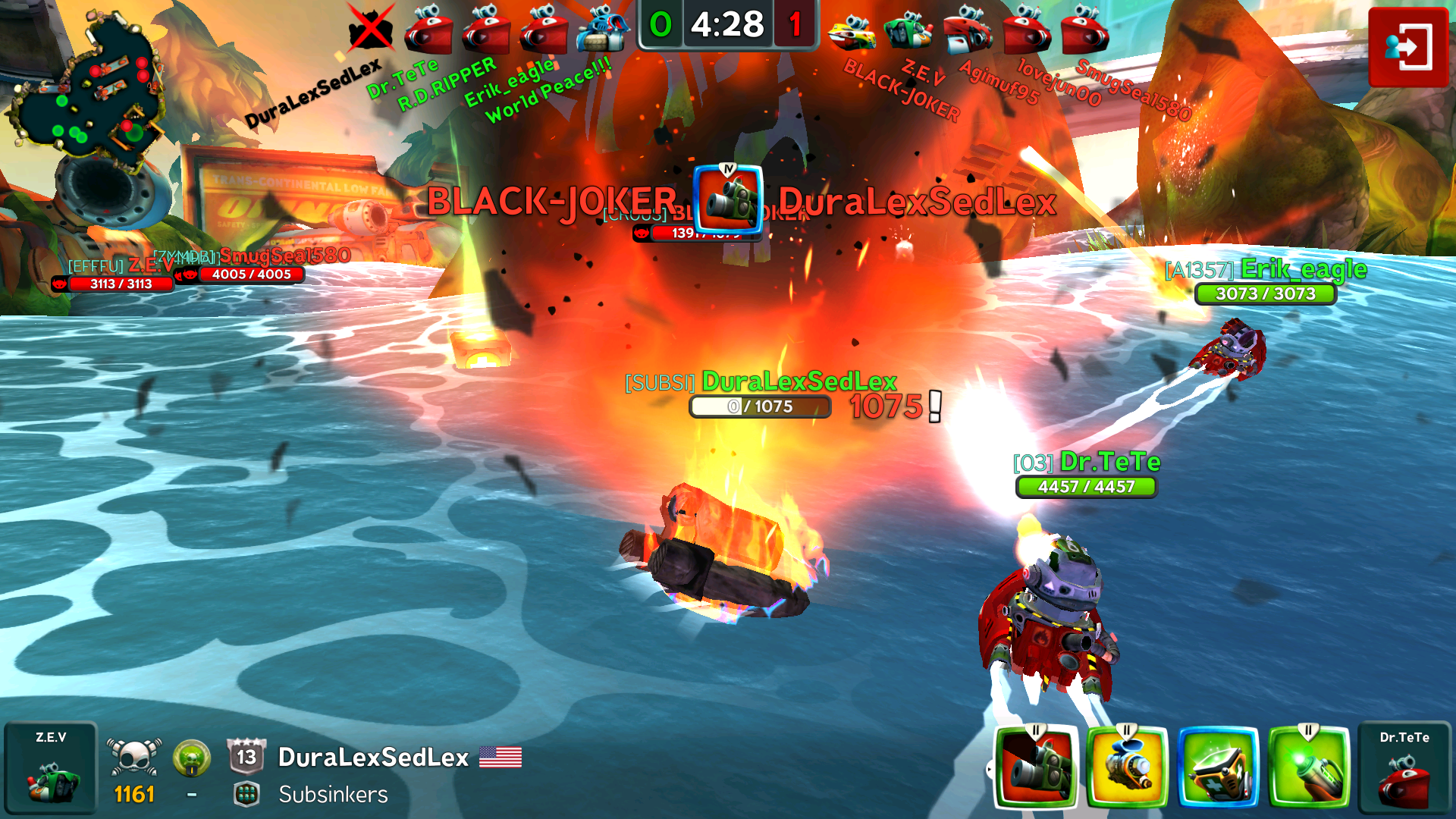Click the crossed-out DuraLexSedLex ship icon

tap(371, 29)
